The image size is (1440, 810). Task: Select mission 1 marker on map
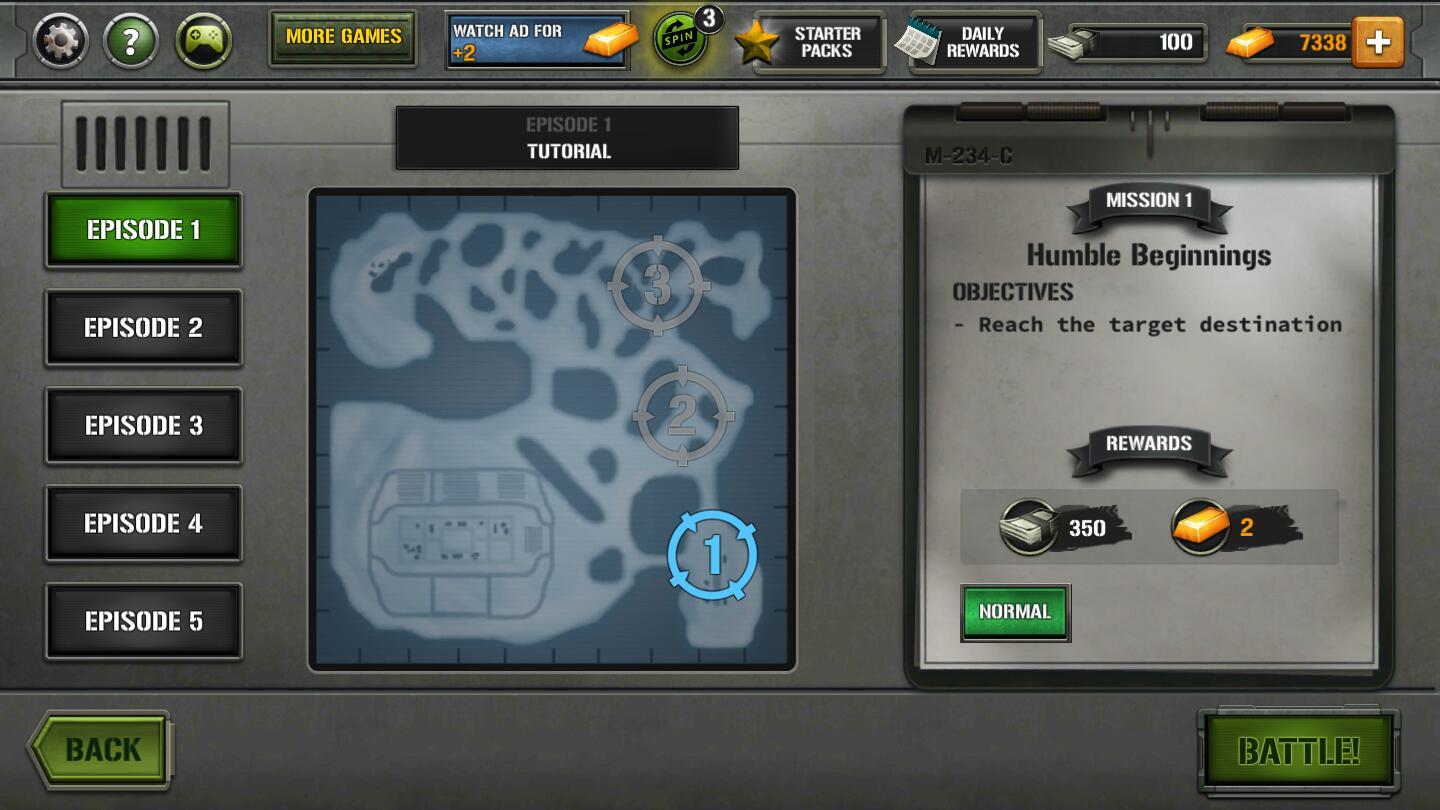click(x=712, y=555)
